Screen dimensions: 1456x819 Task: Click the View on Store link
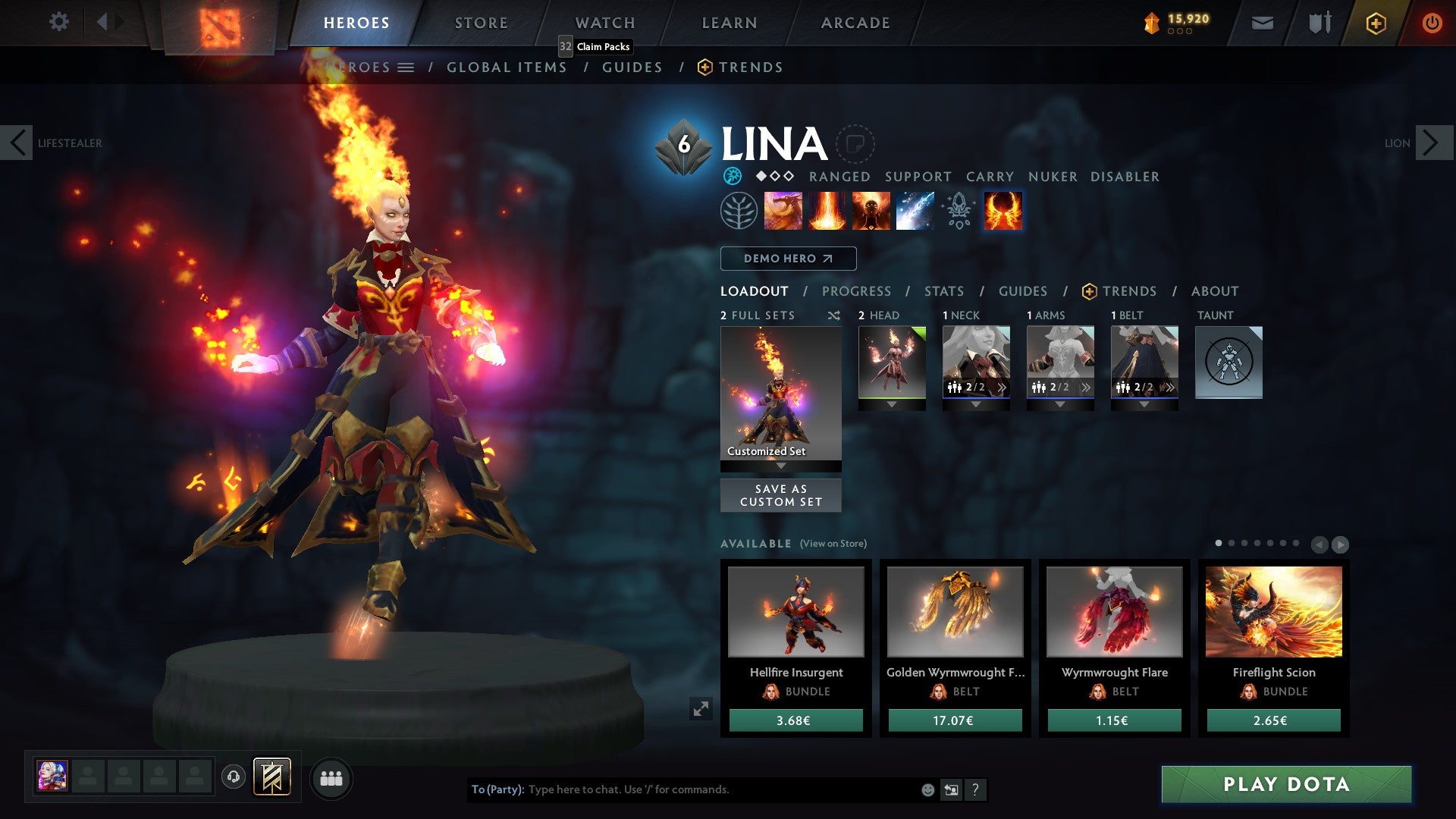(830, 544)
